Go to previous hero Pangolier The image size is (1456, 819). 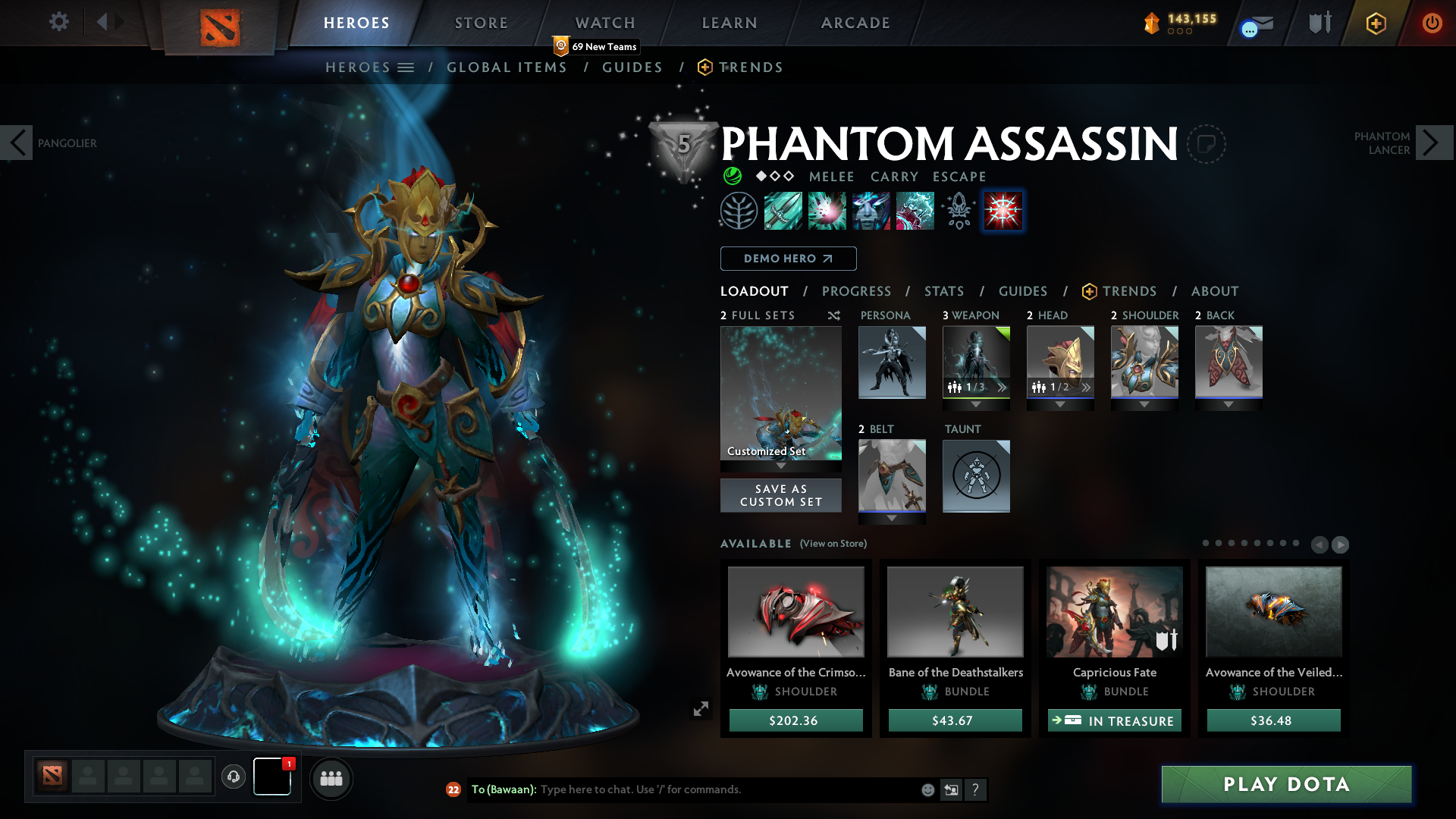17,143
